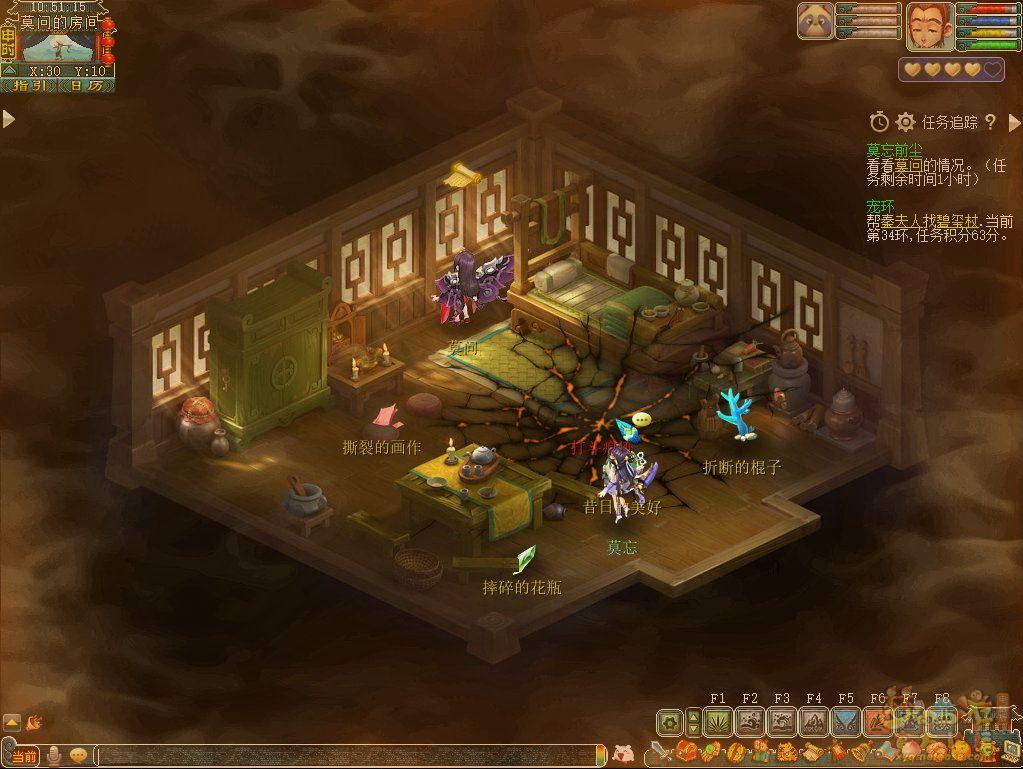The width and height of the screenshot is (1023, 769).
Task: Open quest tracker gear settings
Action: pos(906,122)
